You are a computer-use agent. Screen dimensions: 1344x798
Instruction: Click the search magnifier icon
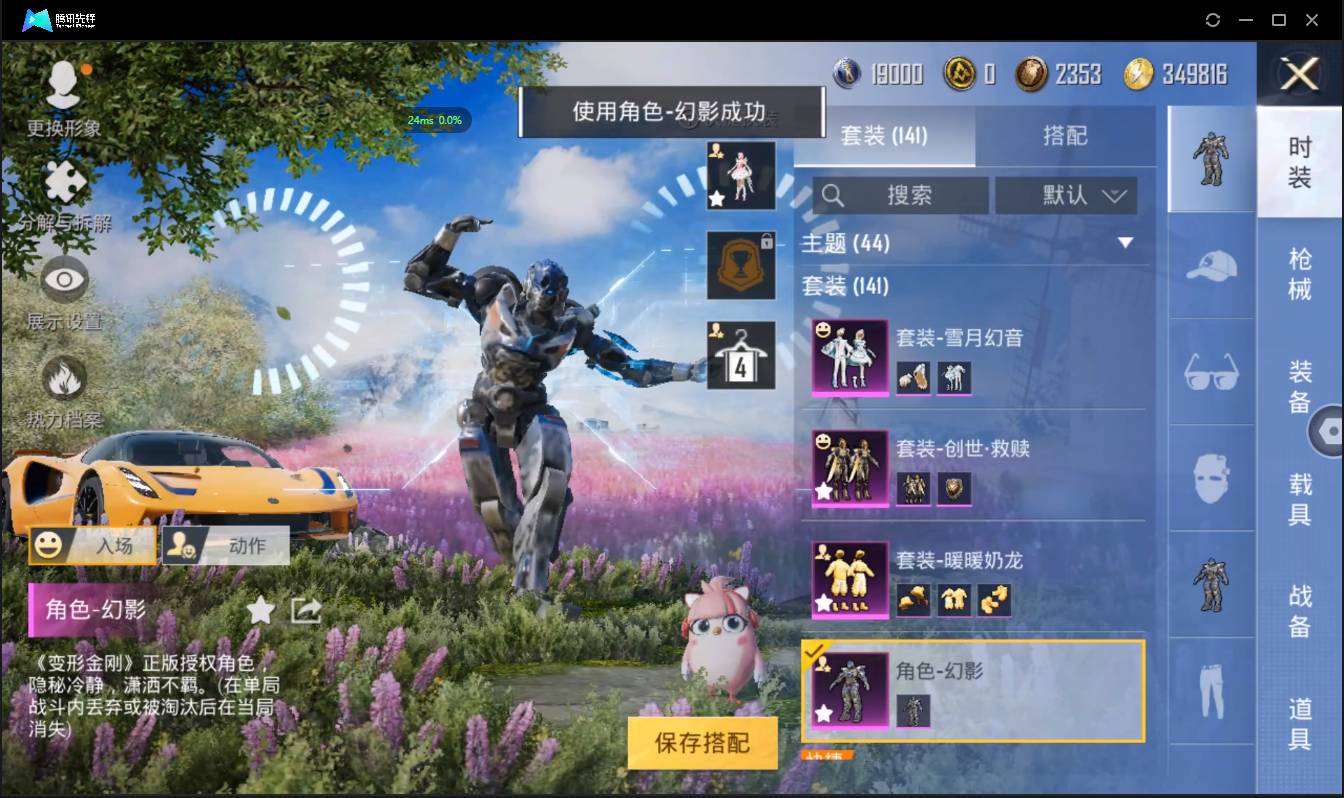click(x=832, y=195)
